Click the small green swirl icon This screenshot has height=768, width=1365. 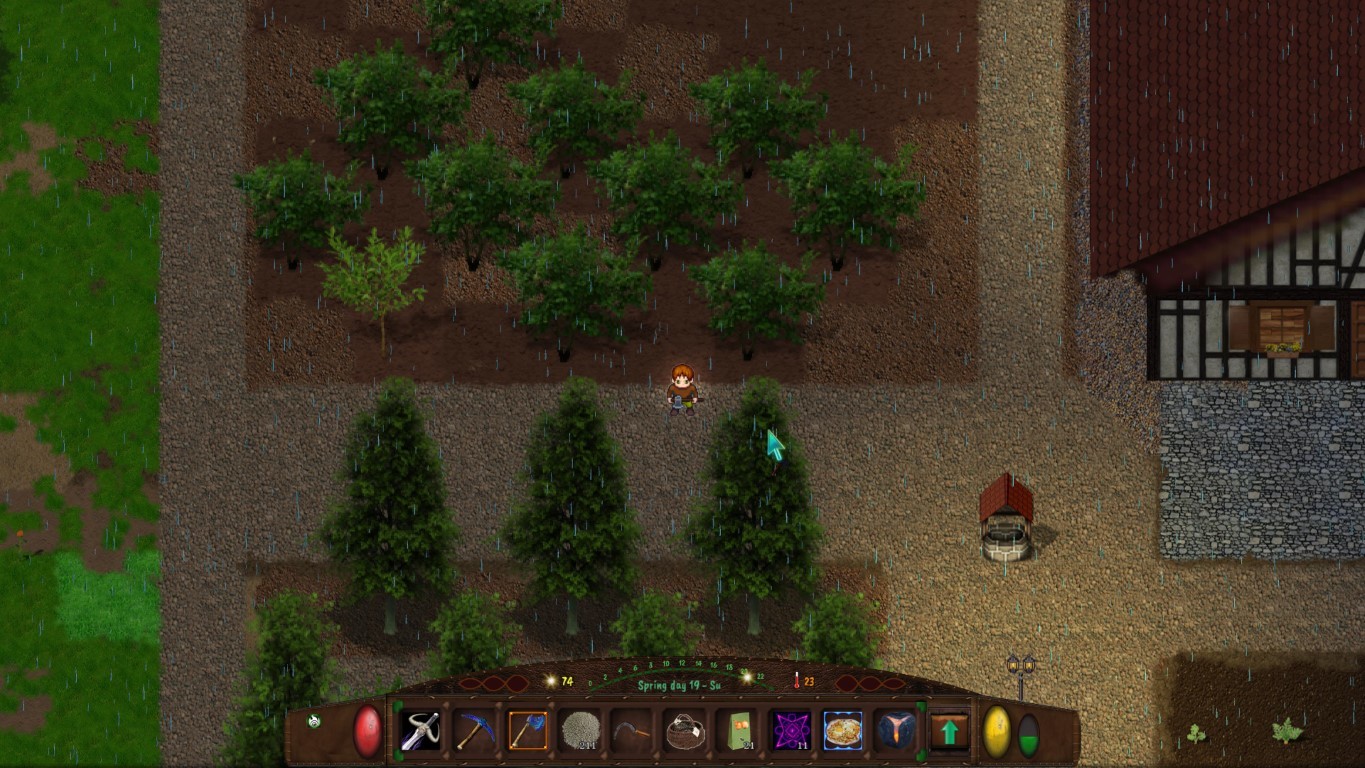[314, 721]
